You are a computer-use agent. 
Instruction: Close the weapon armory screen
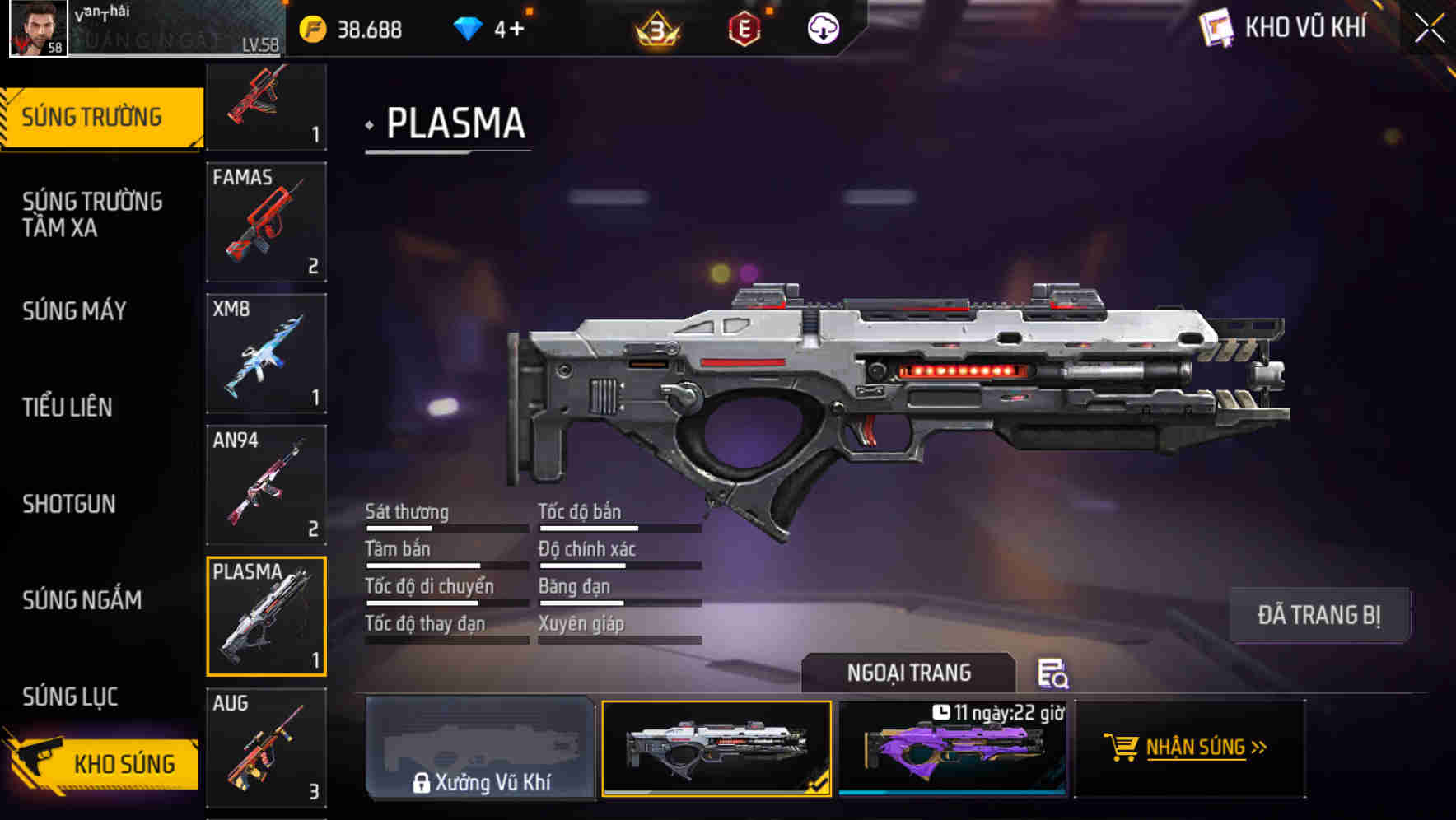[1429, 29]
